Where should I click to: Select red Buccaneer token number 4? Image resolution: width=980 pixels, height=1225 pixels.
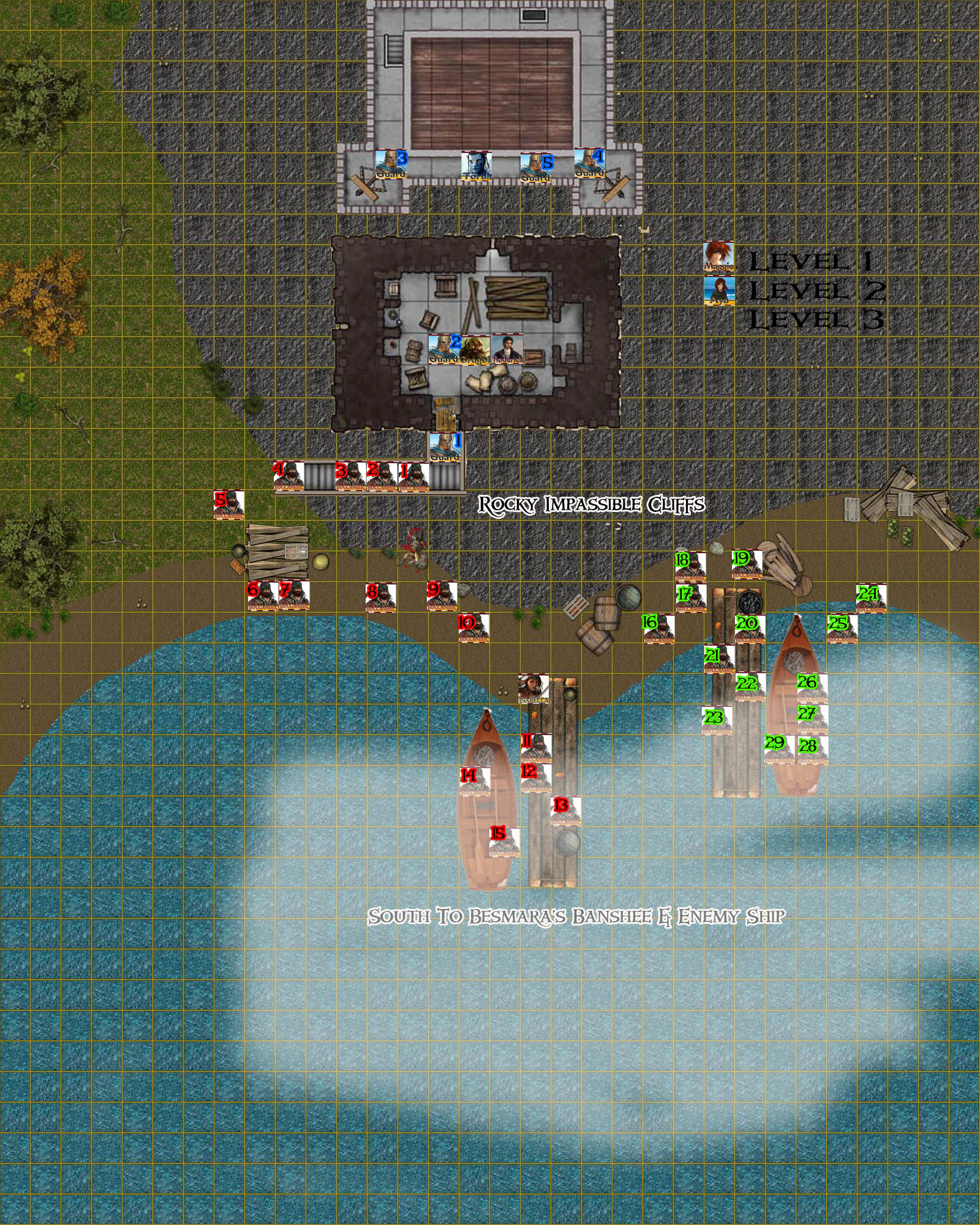click(x=289, y=477)
